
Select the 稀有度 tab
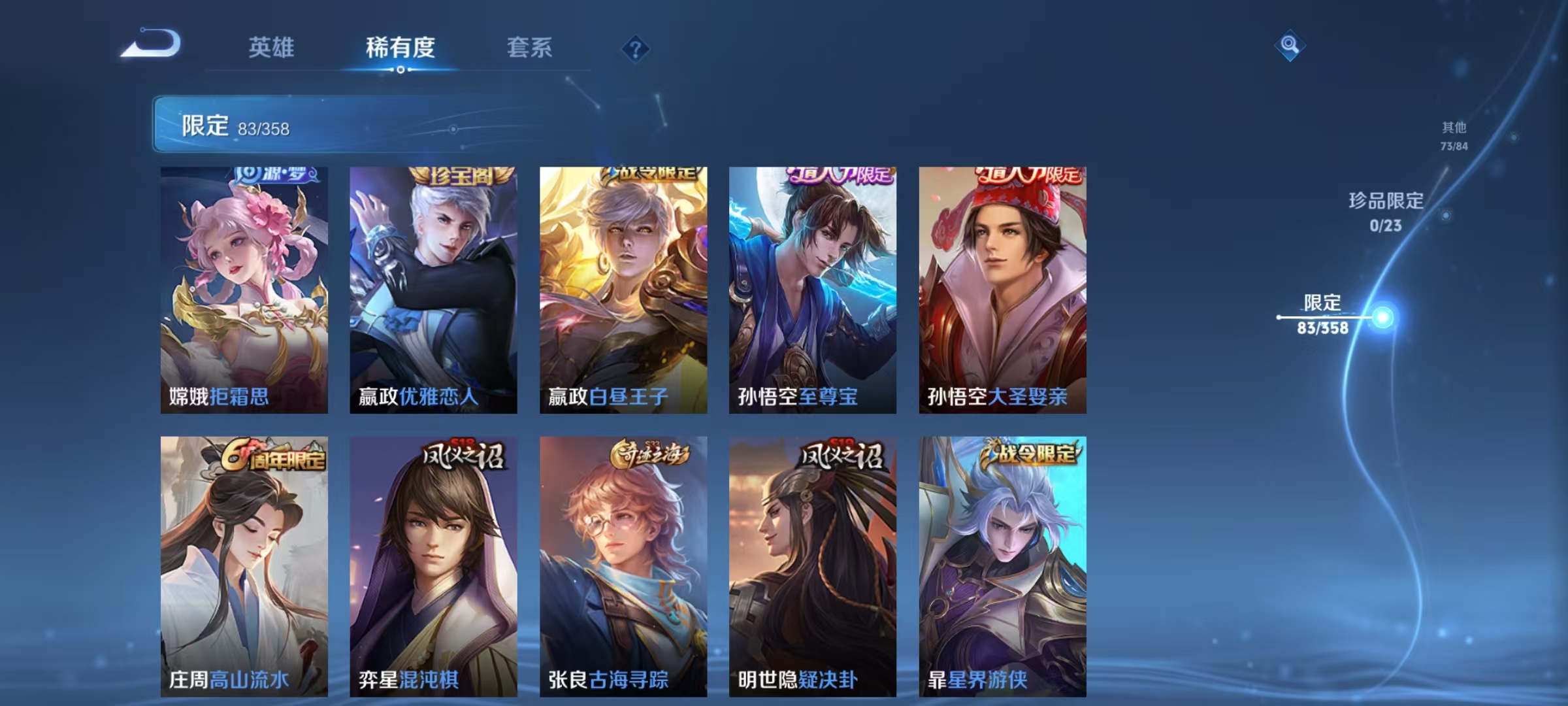pyautogui.click(x=400, y=48)
